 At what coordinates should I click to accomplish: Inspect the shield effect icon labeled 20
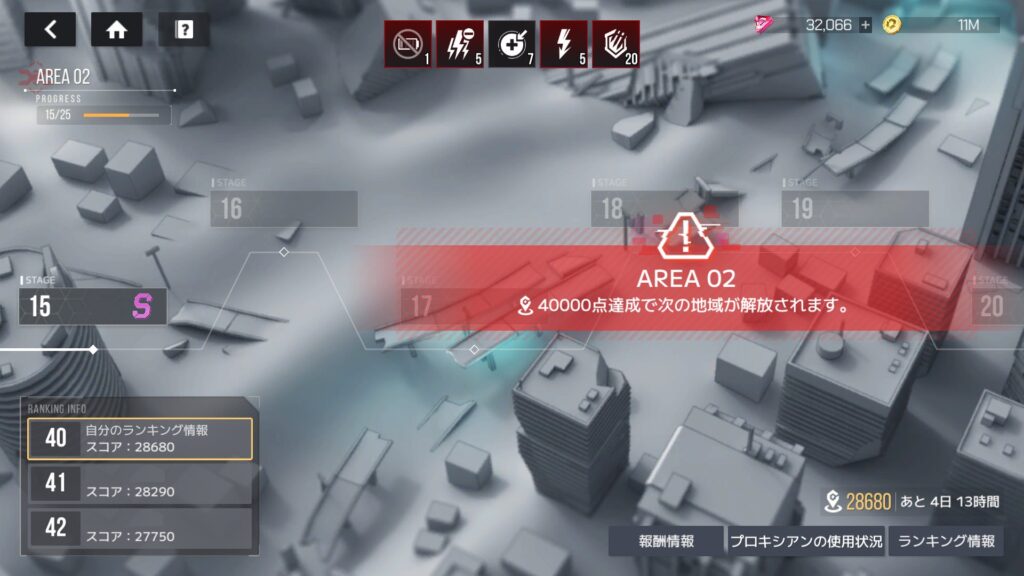pos(616,44)
